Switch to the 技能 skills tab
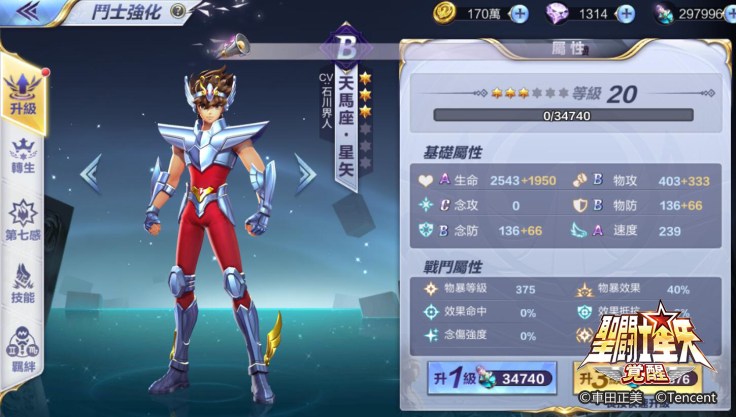736x417 pixels. (x=23, y=282)
